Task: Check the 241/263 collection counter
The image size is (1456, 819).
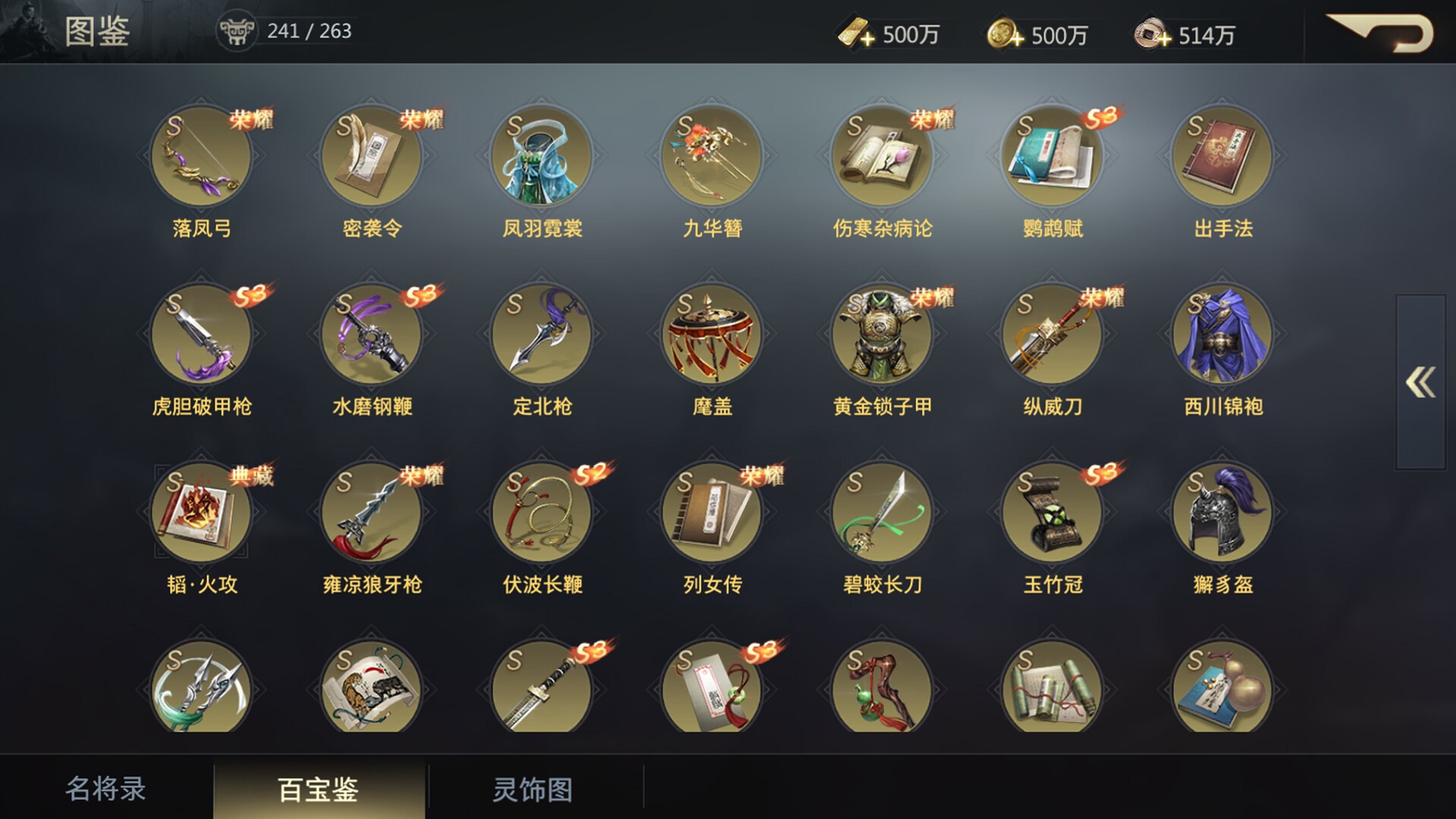Action: click(x=306, y=33)
